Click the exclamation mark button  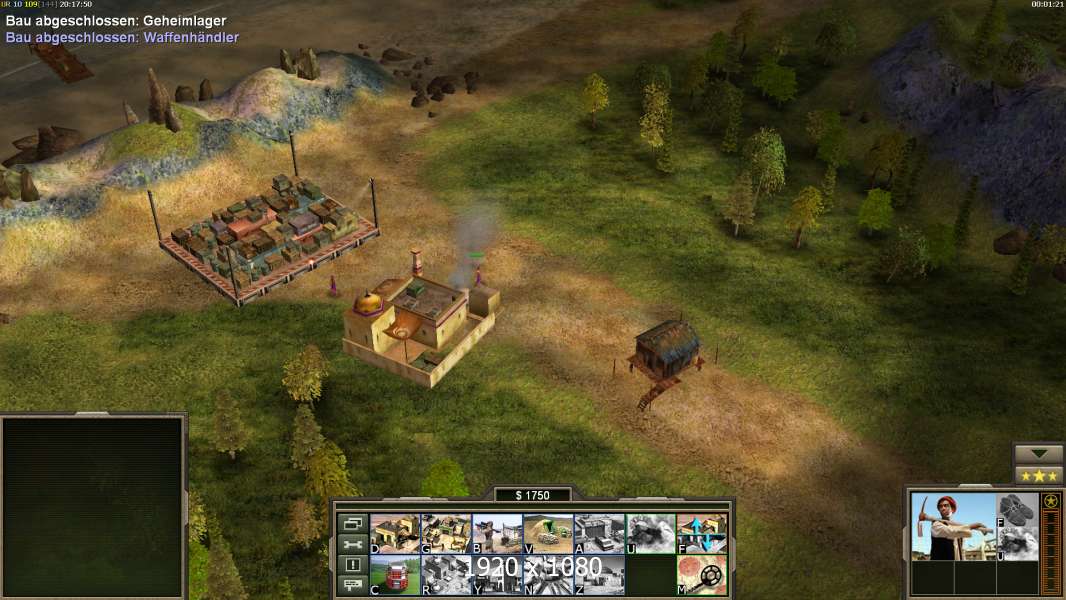351,565
